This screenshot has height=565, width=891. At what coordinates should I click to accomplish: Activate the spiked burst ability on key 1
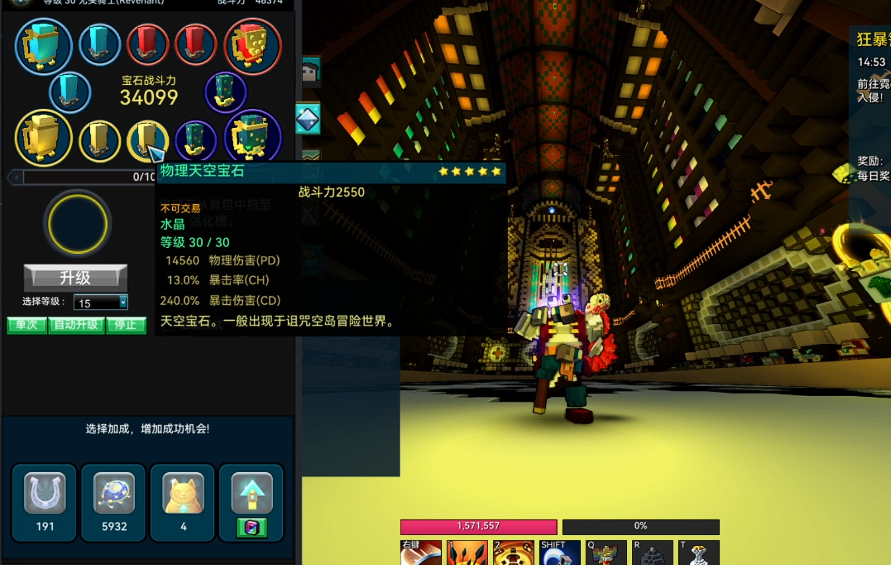(466, 553)
